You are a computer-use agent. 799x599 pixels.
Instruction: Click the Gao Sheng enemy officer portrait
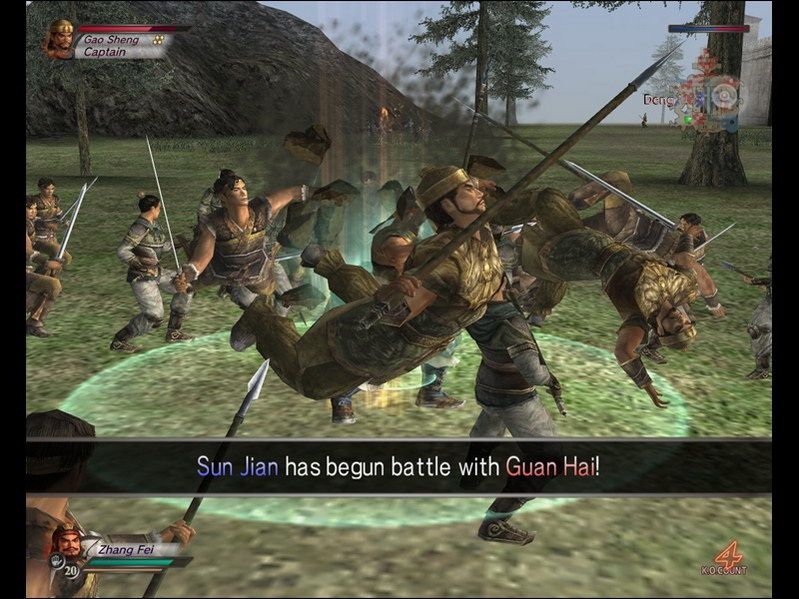click(x=59, y=39)
